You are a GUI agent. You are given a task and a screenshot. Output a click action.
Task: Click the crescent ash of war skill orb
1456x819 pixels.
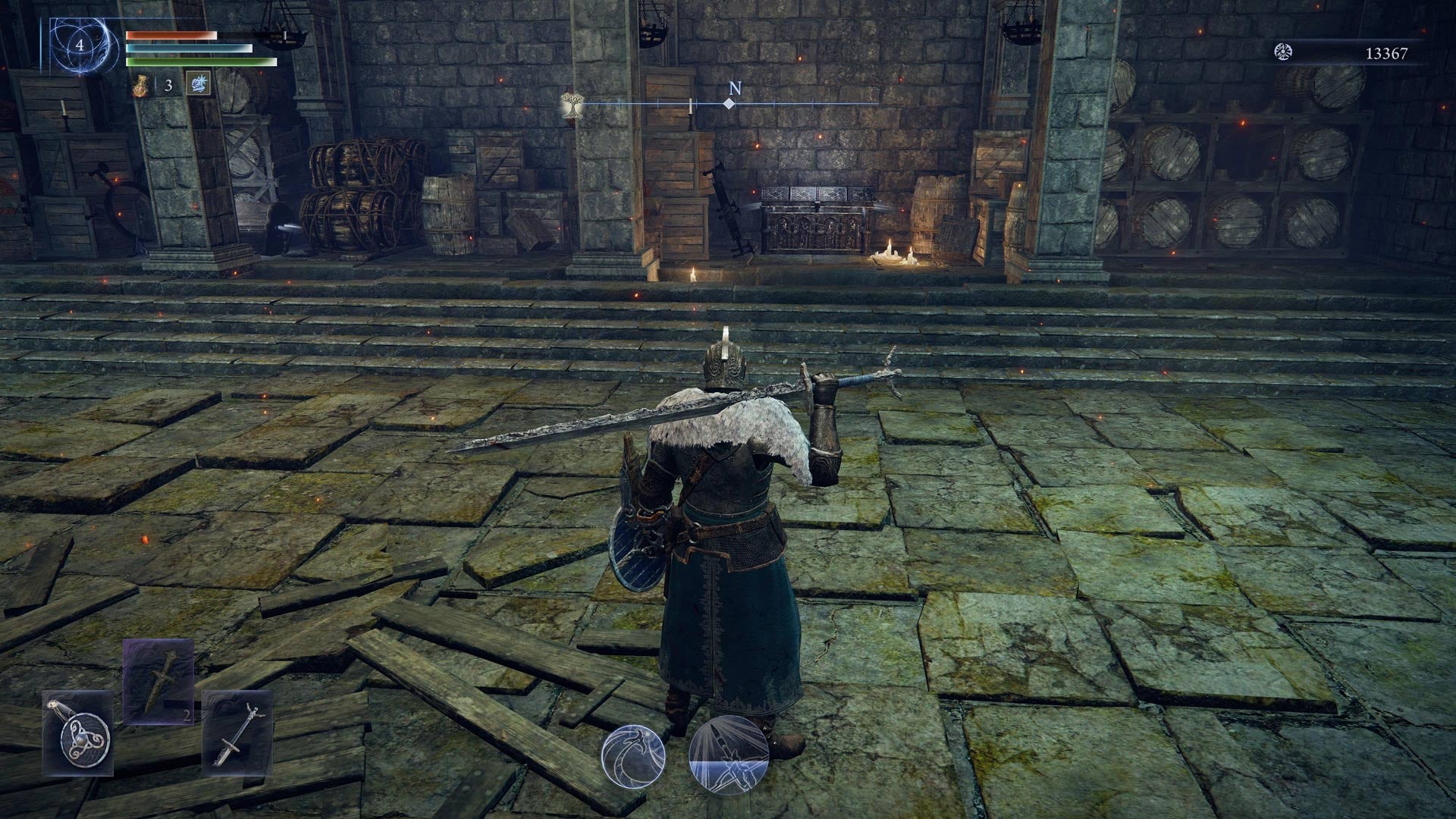click(633, 758)
